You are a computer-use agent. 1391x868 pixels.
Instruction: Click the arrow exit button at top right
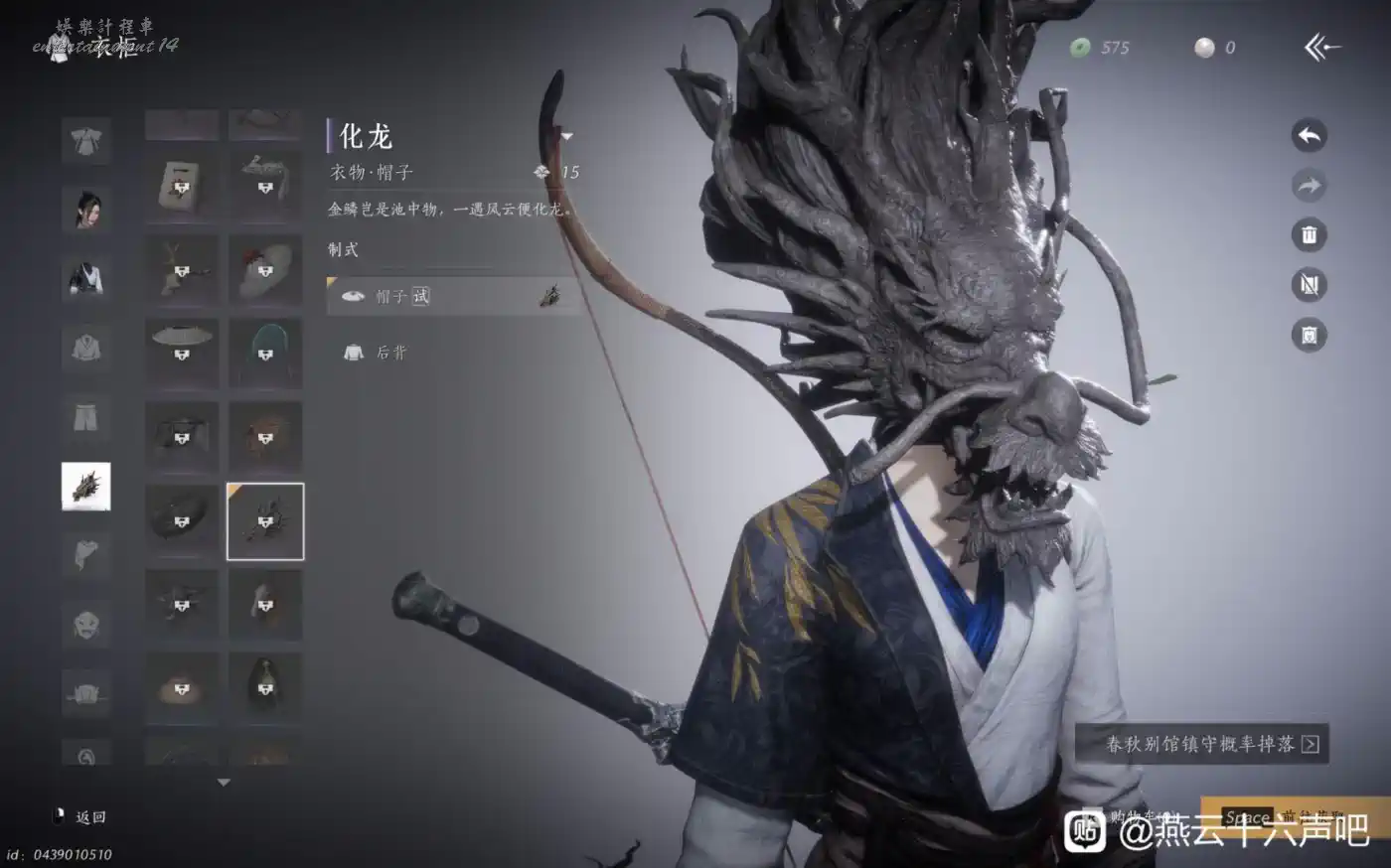pos(1322,47)
